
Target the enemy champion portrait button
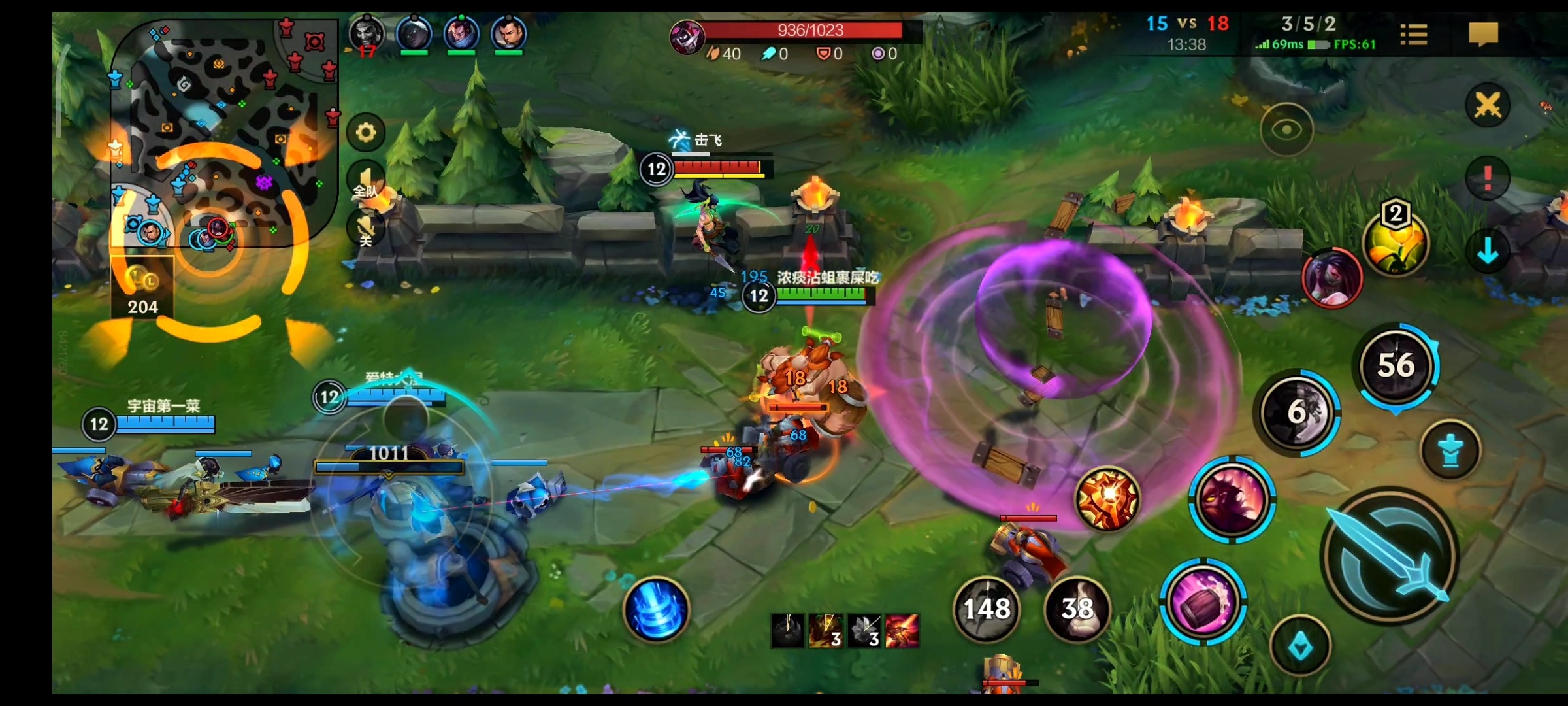[x=1332, y=277]
